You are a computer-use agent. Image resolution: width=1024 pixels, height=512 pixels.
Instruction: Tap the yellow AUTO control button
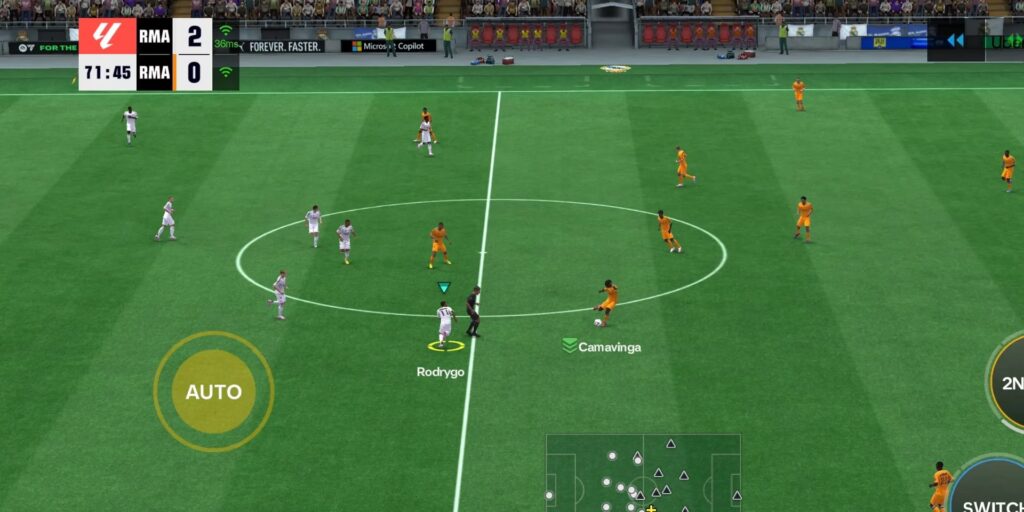tap(213, 391)
